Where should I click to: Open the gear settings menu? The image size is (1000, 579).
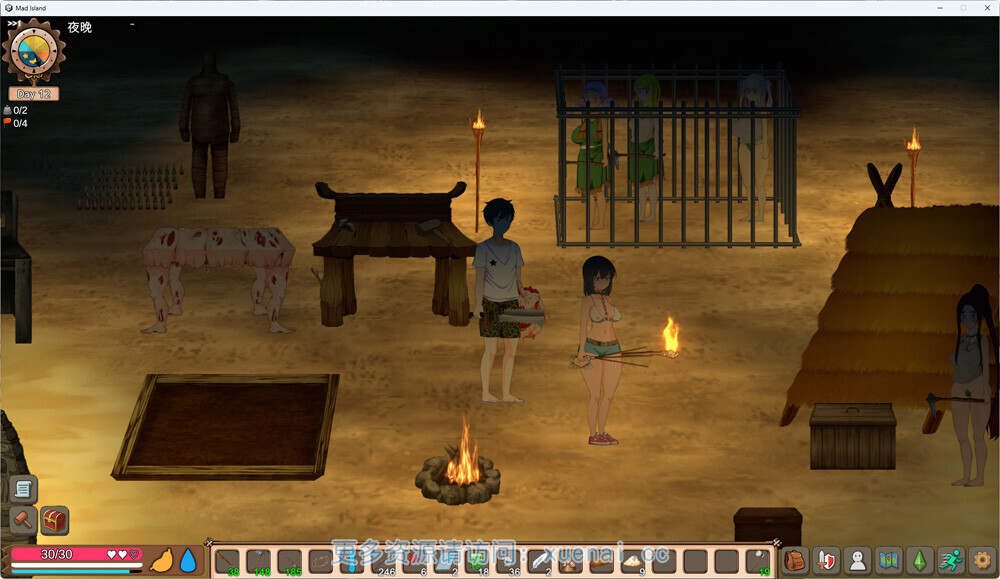pos(982,561)
